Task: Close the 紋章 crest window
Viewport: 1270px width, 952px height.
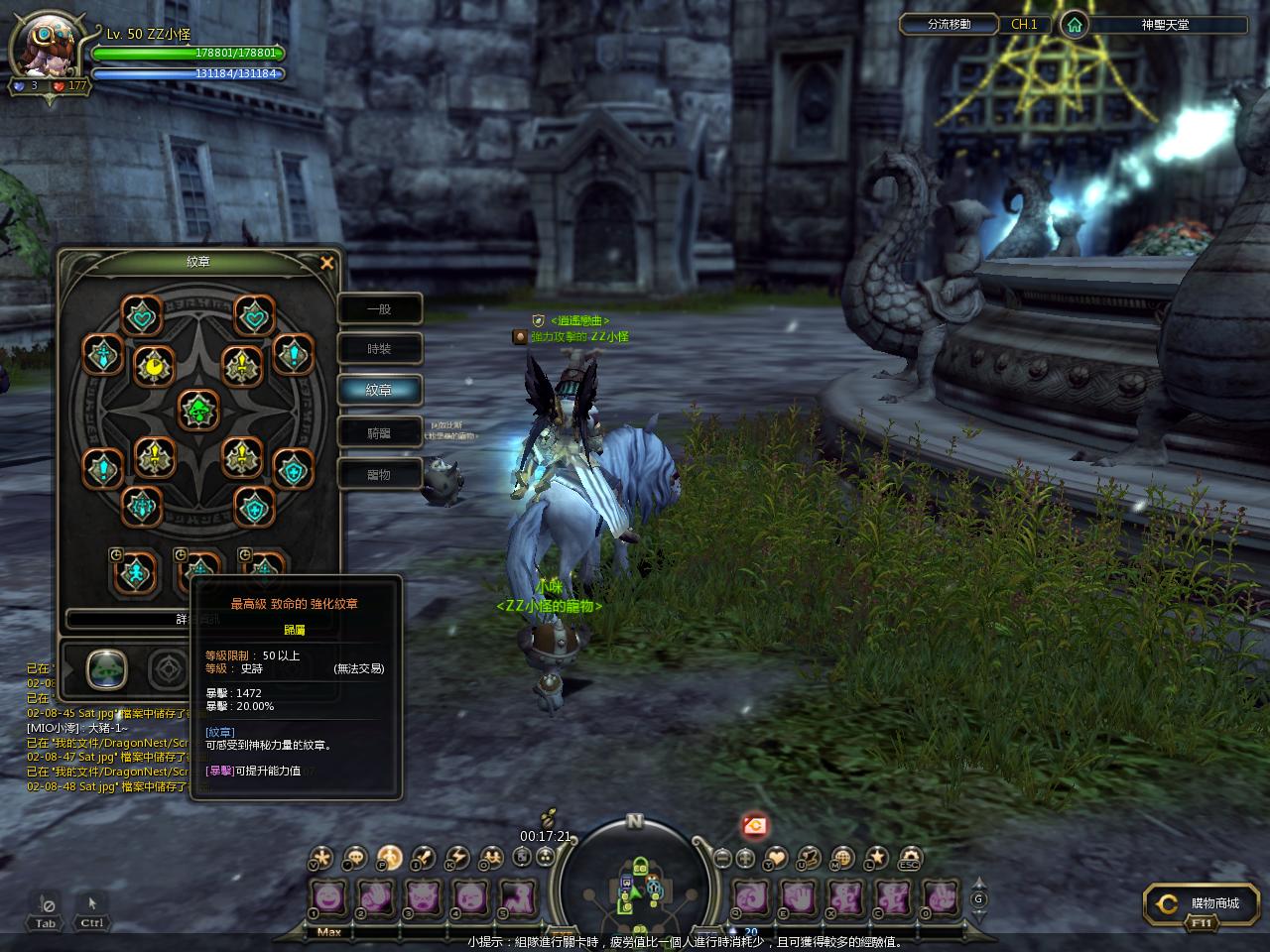Action: (327, 263)
